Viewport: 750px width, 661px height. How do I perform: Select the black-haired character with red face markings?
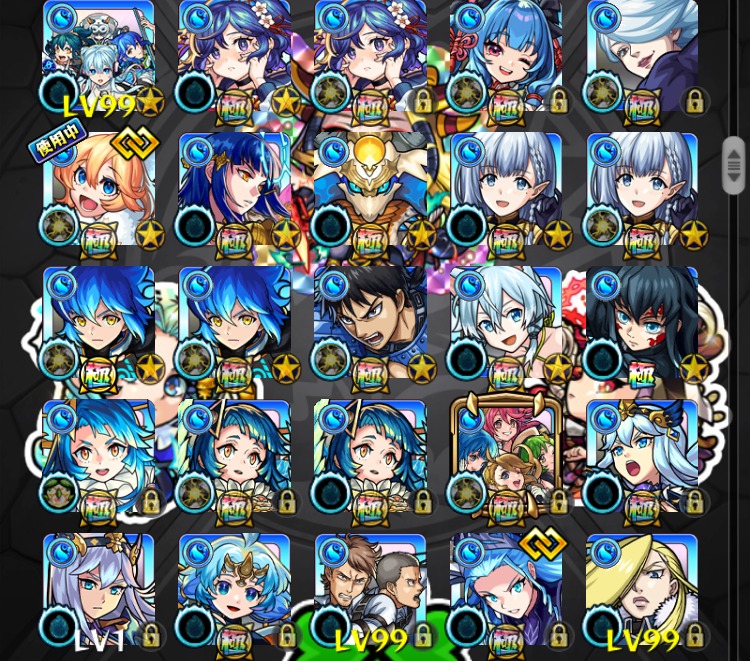pos(641,323)
